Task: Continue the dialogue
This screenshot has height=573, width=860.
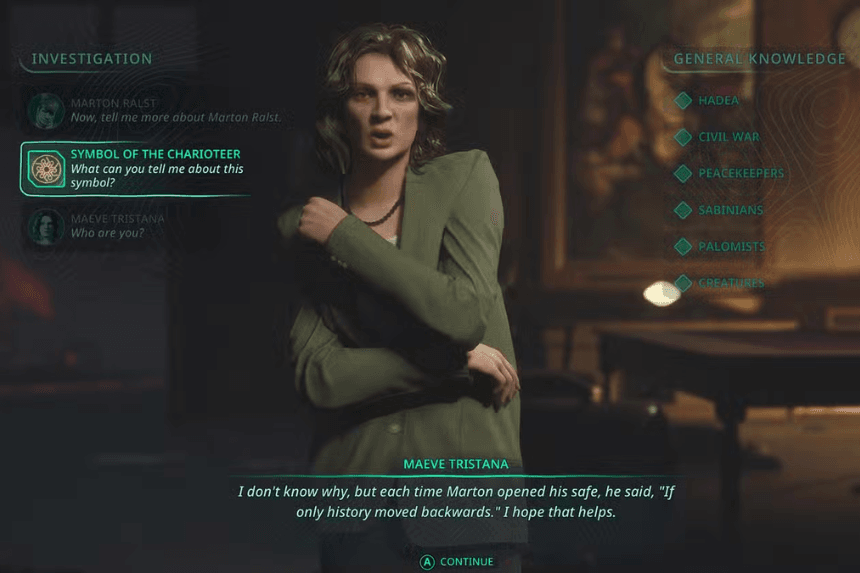Action: 456,562
